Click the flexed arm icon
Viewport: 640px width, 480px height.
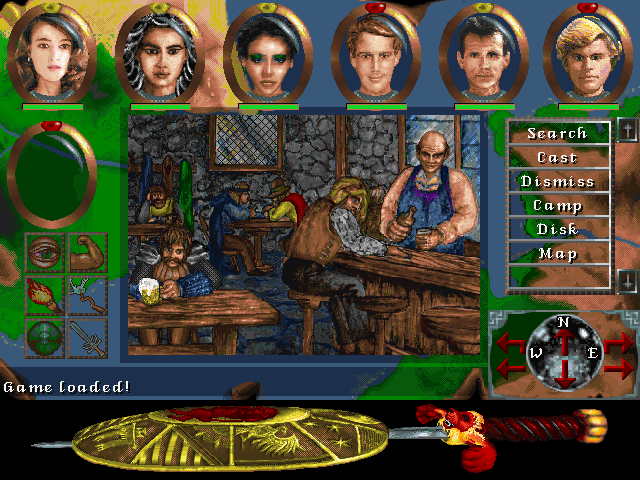(87, 253)
